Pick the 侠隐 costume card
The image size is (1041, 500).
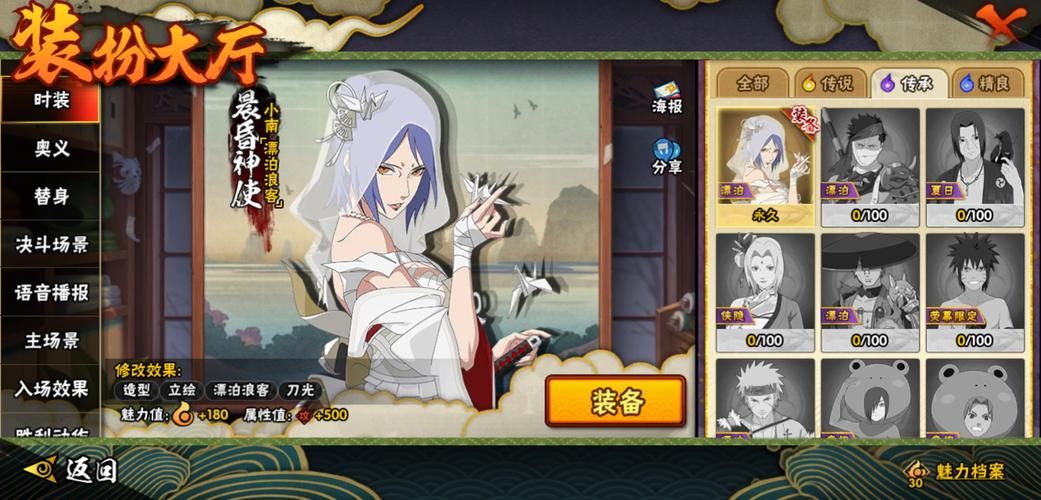coord(765,292)
